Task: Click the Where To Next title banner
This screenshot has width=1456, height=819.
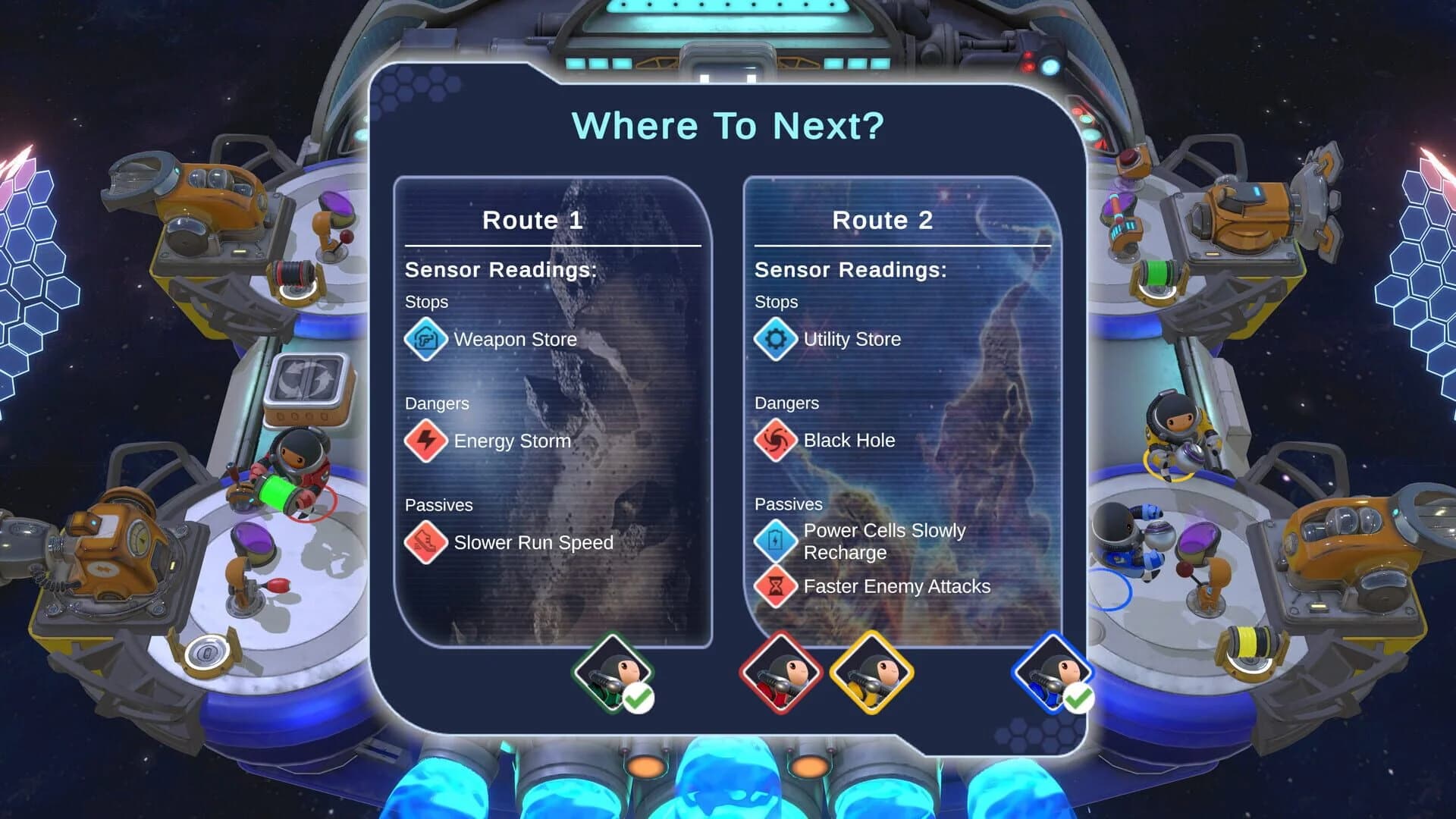Action: point(728,125)
